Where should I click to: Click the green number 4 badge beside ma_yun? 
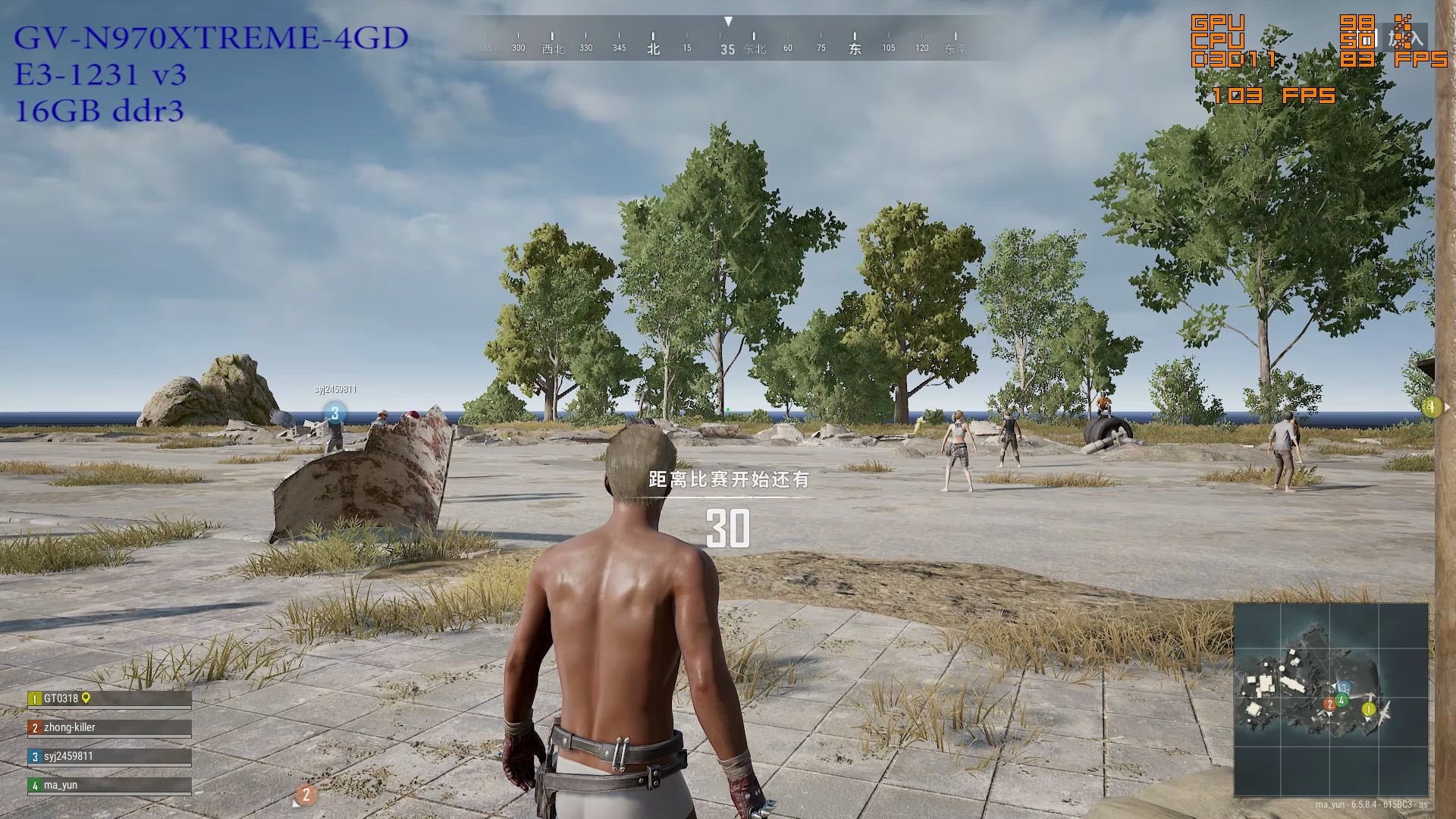click(x=36, y=786)
